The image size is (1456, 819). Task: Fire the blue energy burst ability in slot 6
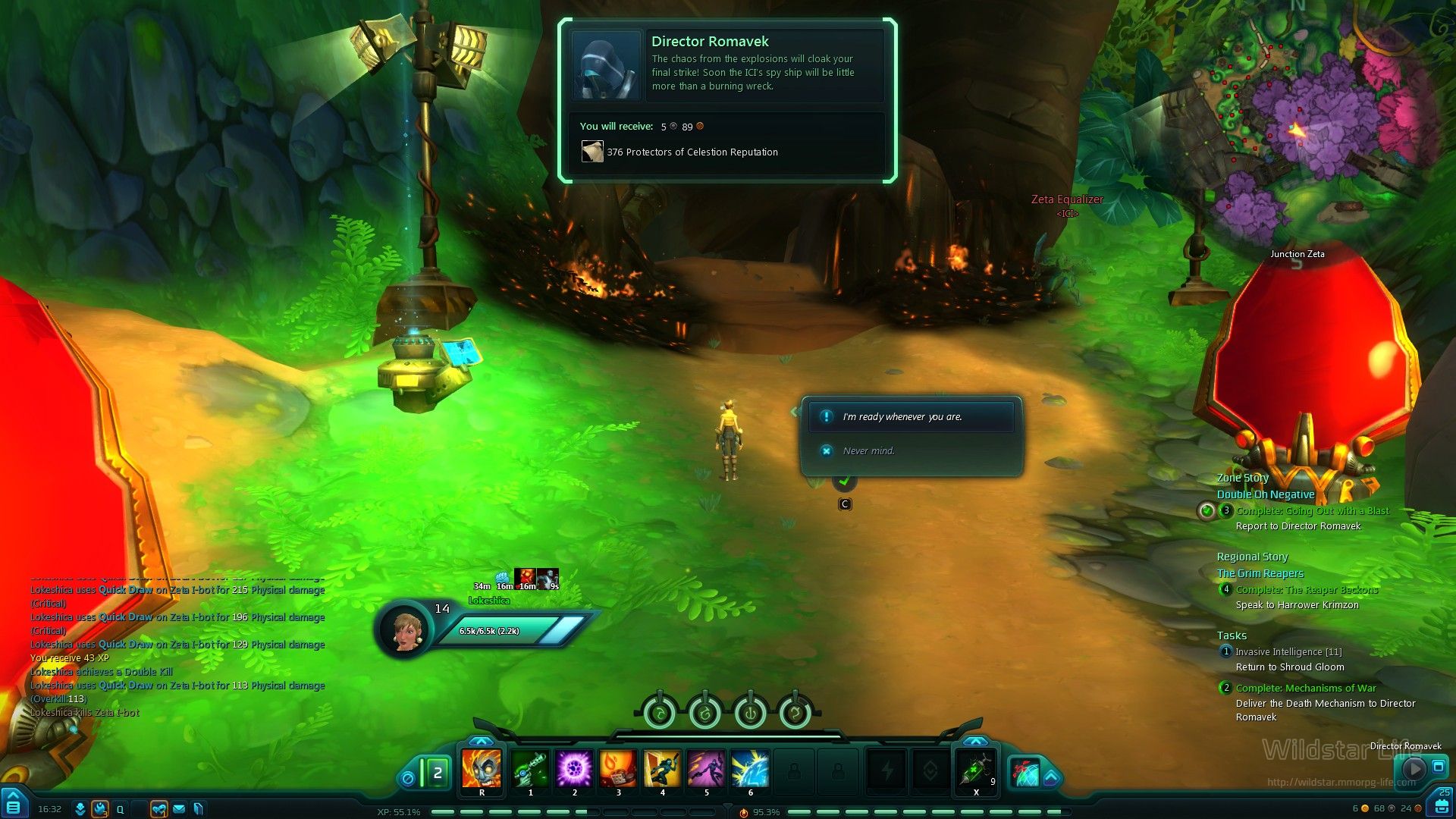(x=750, y=769)
